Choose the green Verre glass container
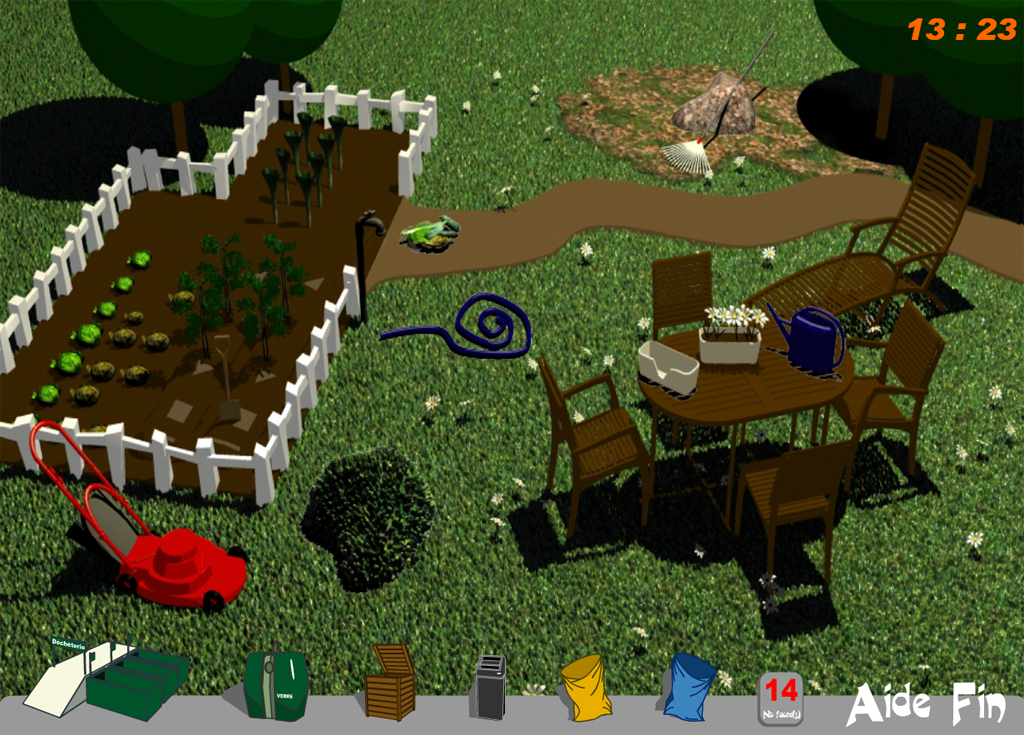1024x735 pixels. [276, 684]
